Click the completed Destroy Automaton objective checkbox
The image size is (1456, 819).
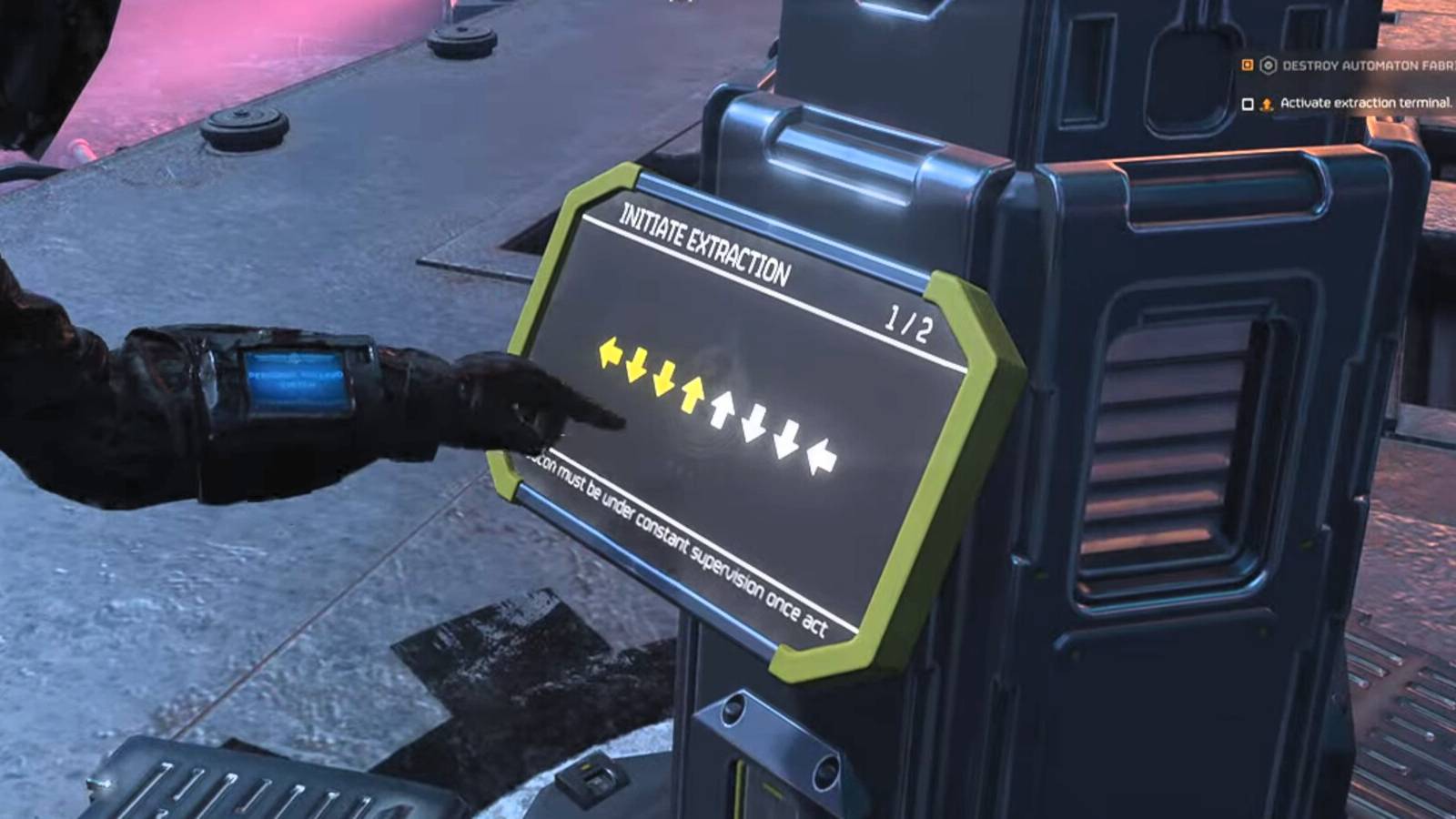point(1248,66)
